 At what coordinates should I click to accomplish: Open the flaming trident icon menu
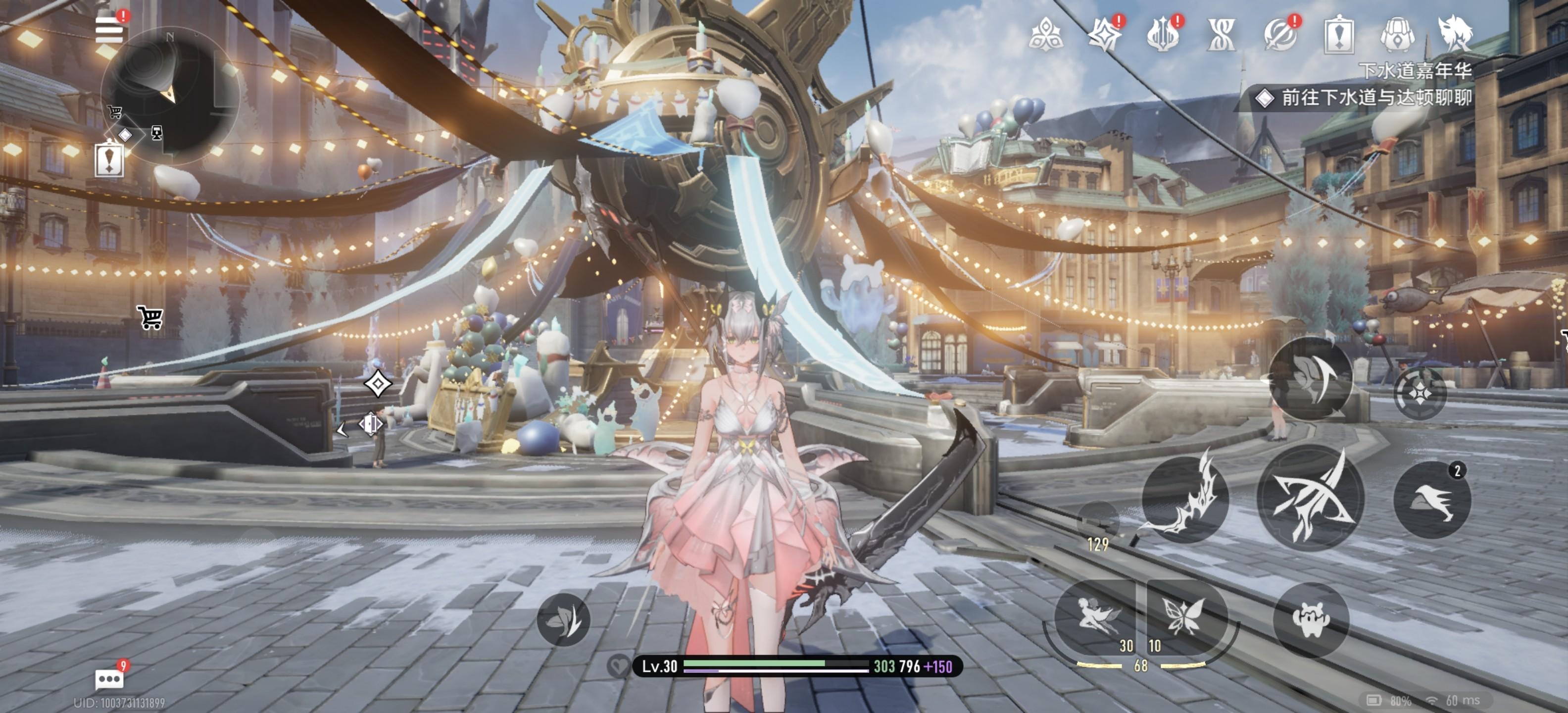coord(1163,34)
